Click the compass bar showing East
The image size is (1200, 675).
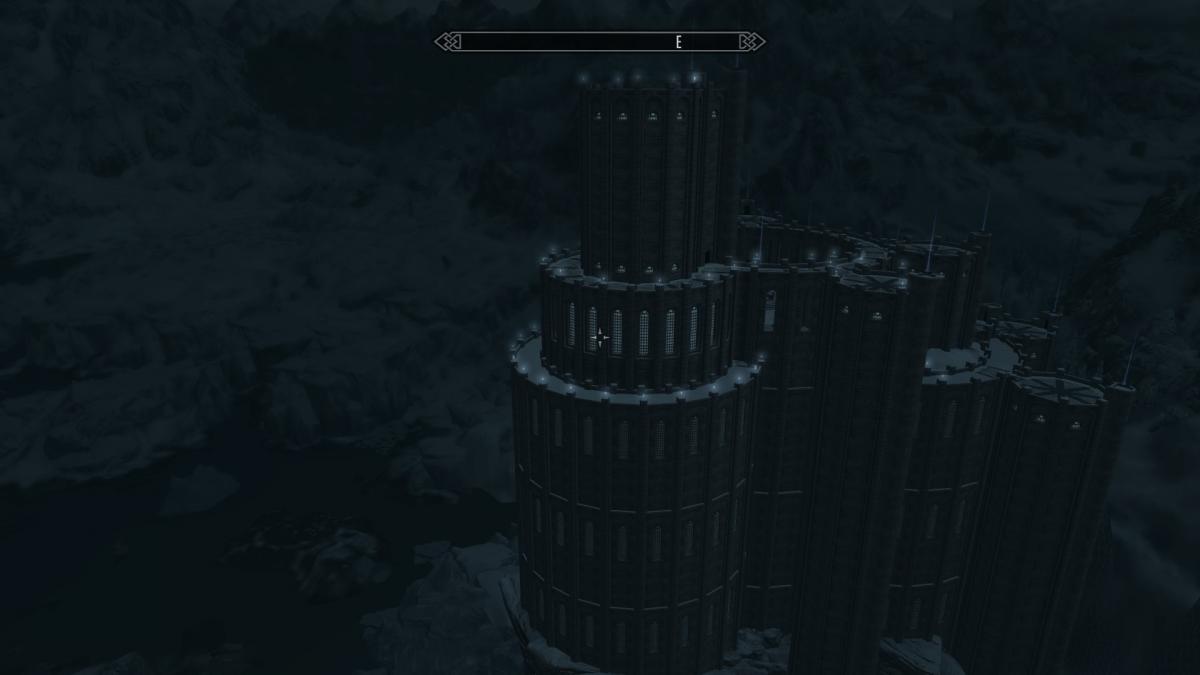[x=600, y=42]
